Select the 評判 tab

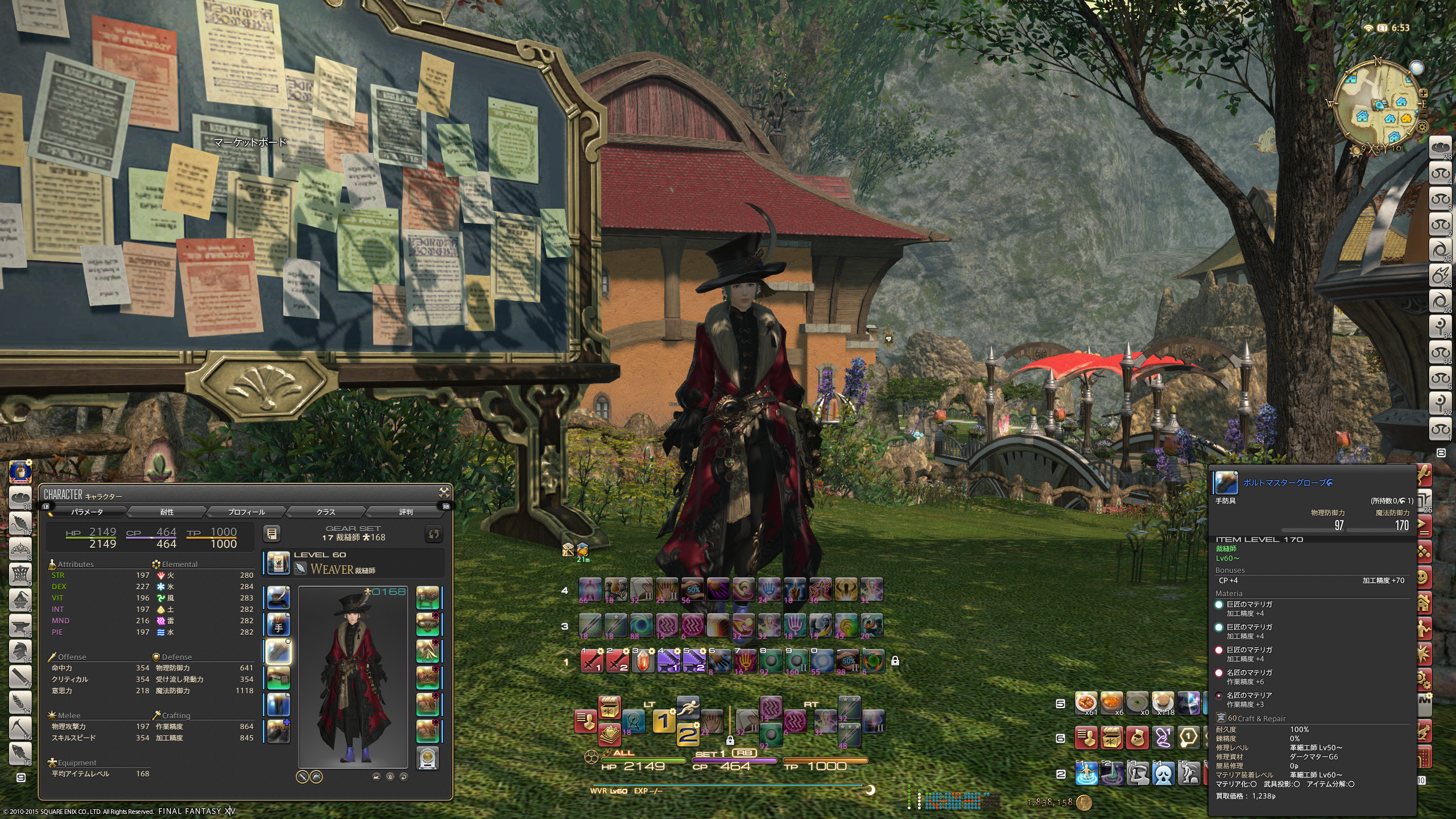[406, 512]
